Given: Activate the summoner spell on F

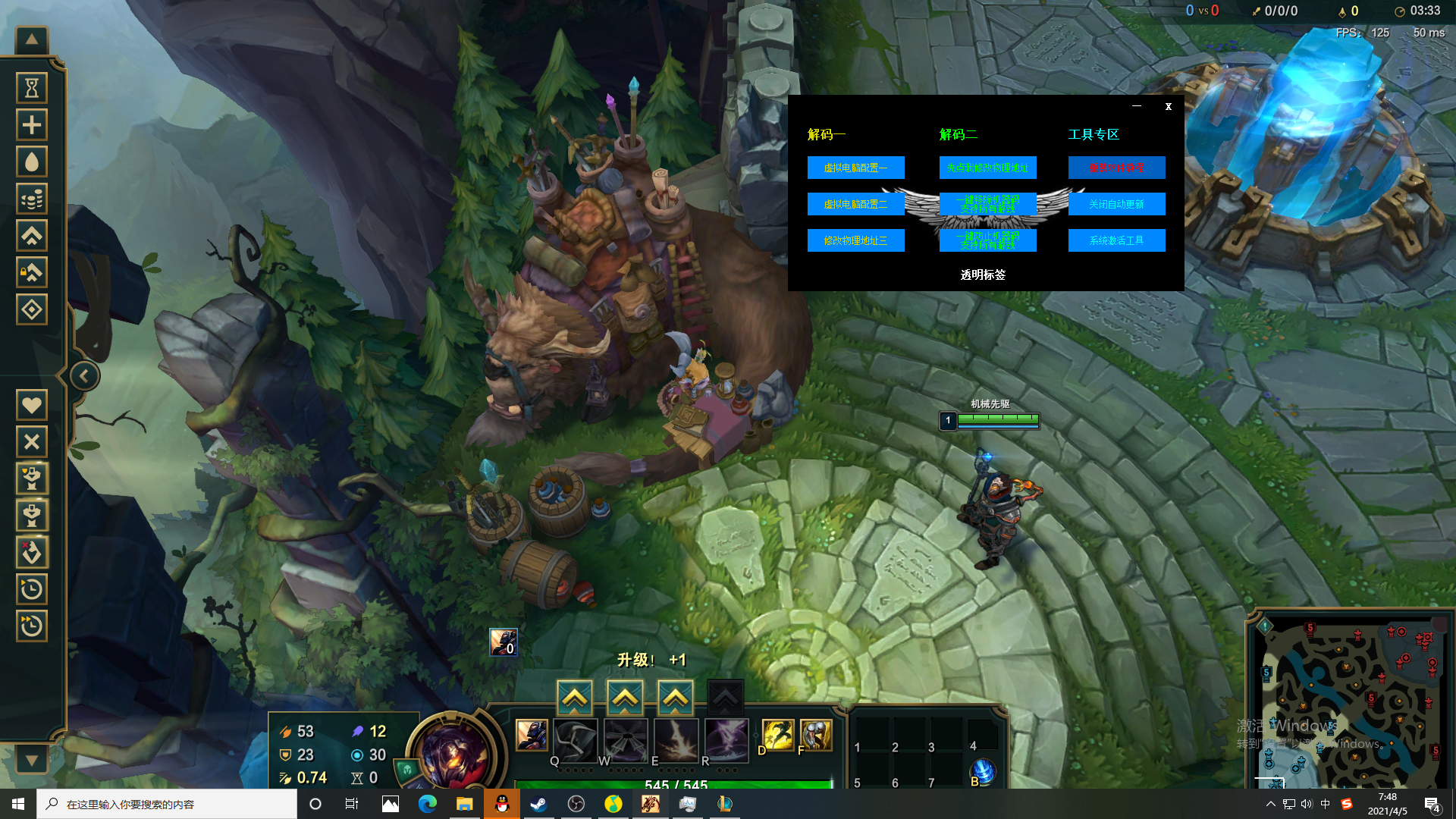Looking at the screenshot, I should pos(816,735).
